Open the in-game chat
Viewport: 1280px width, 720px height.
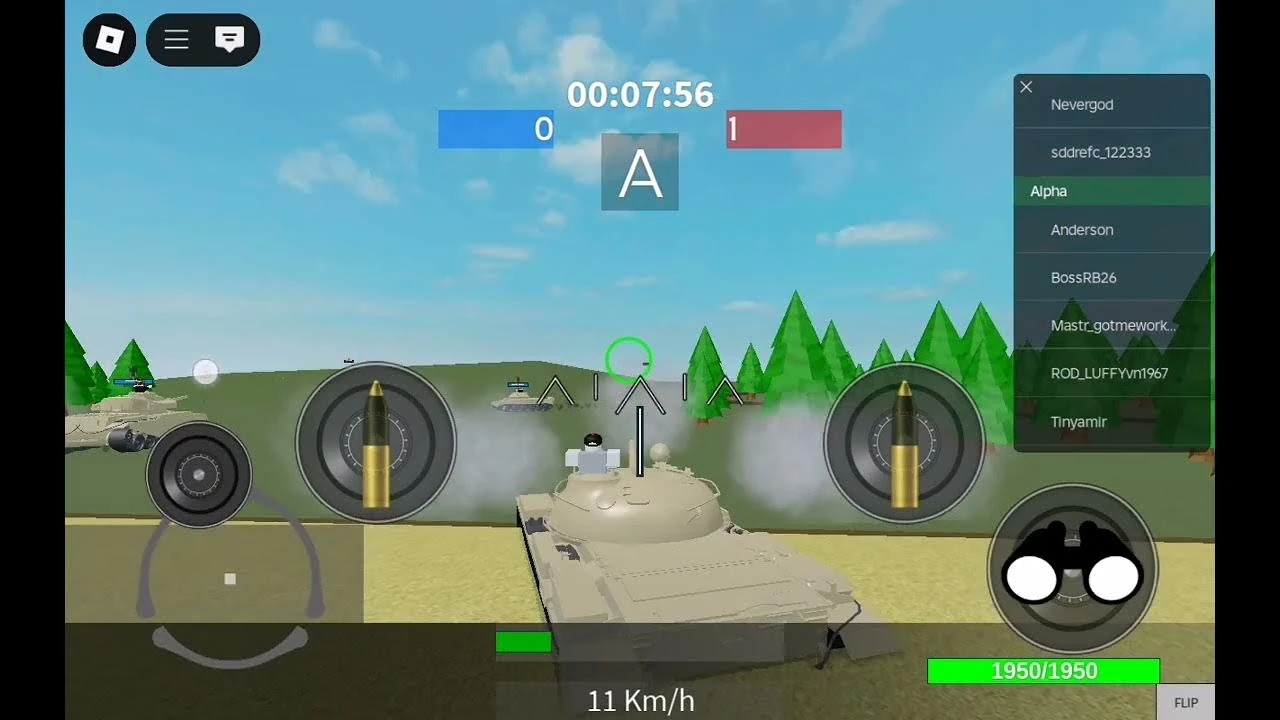(230, 40)
